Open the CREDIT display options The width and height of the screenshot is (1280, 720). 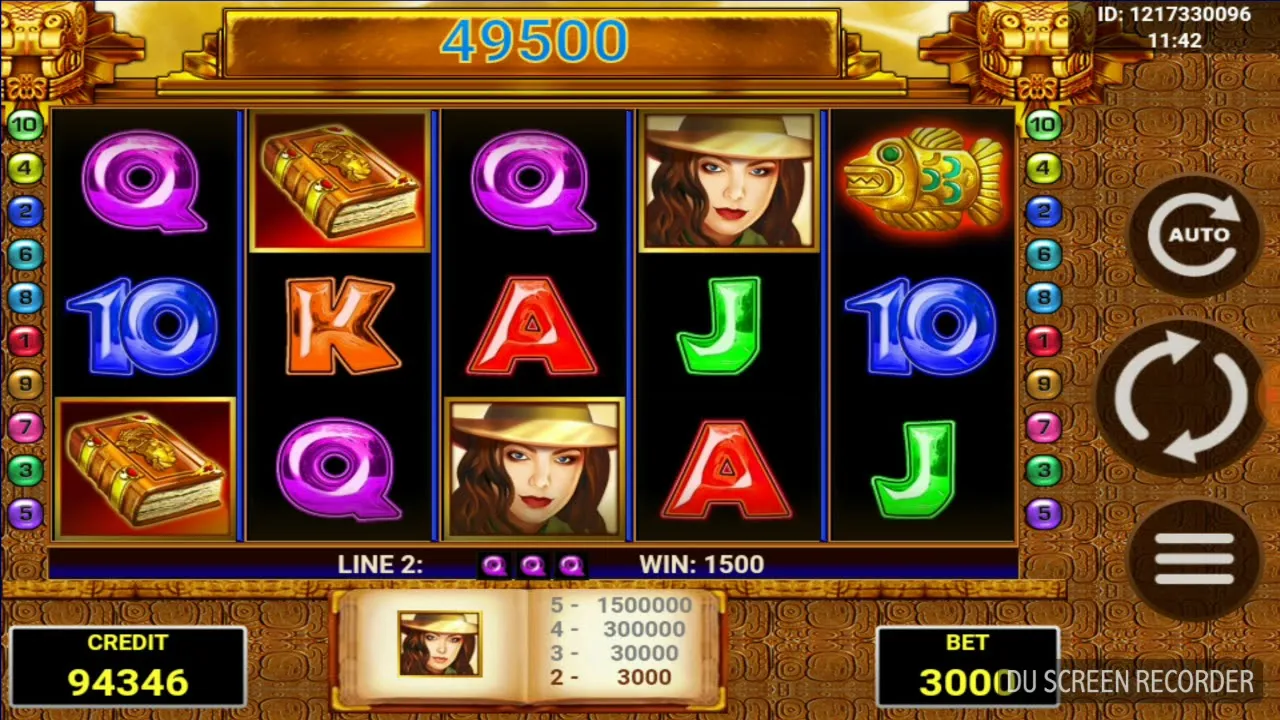click(128, 665)
